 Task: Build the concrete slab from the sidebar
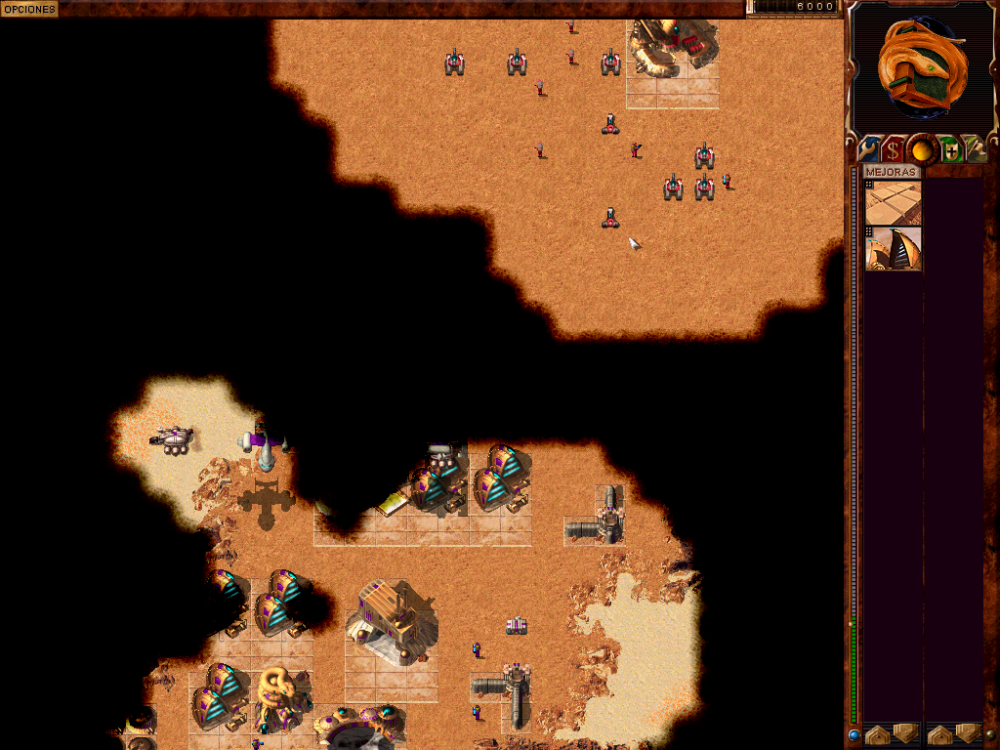point(893,203)
